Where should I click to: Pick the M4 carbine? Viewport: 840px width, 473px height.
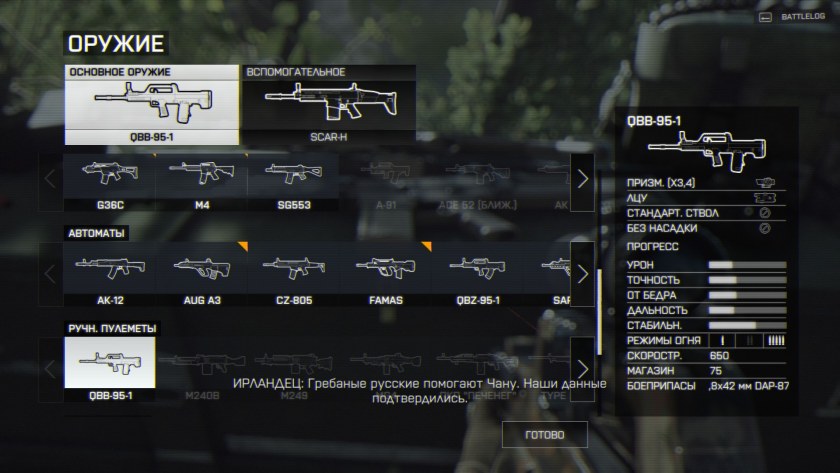point(200,180)
